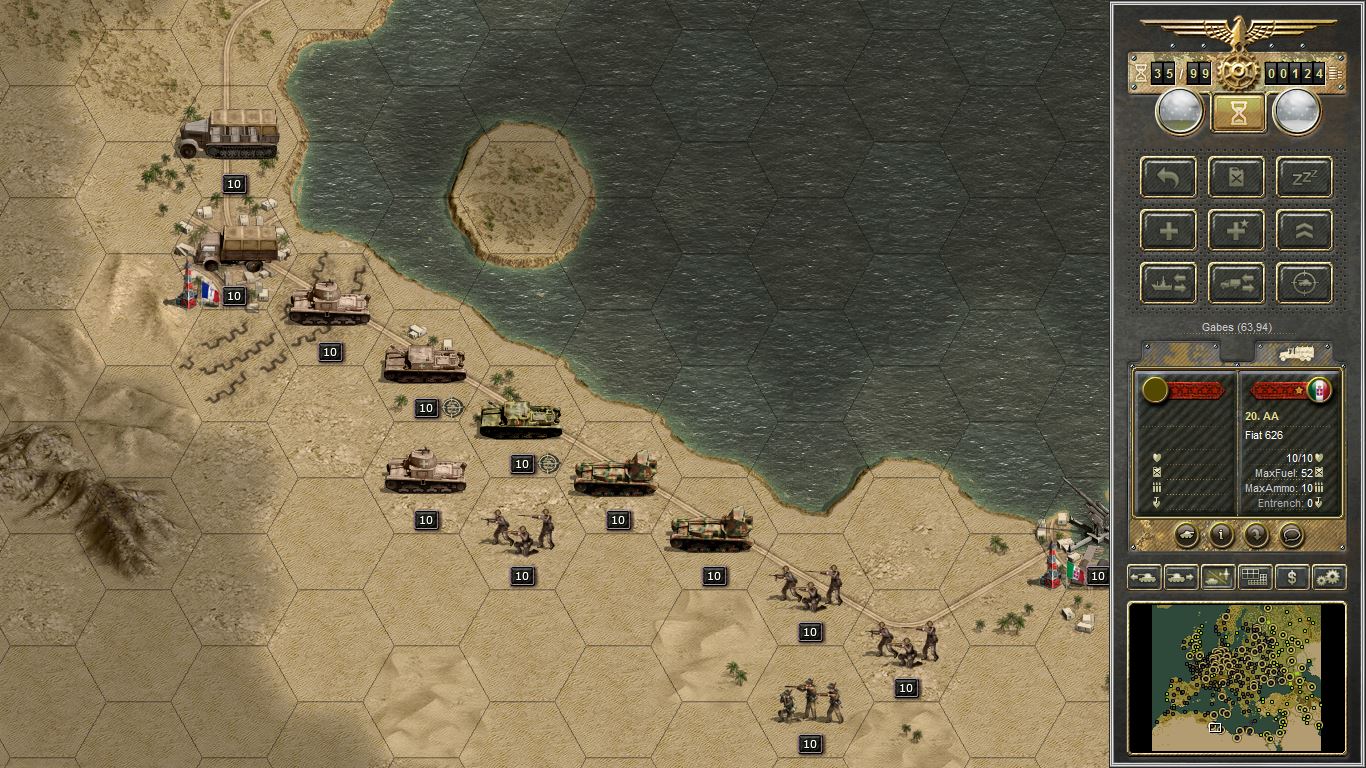This screenshot has height=768, width=1366.
Task: Open the settings gears button
Action: click(x=1328, y=577)
